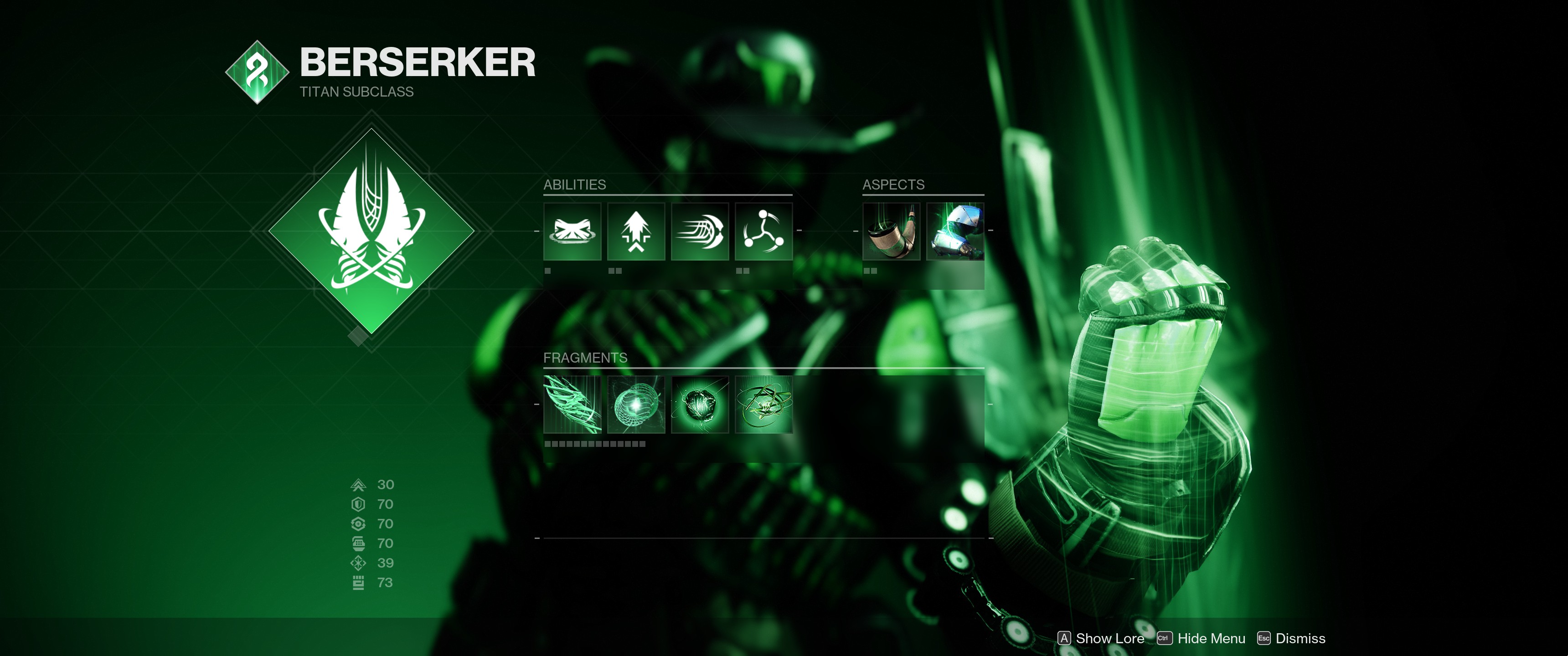Image resolution: width=1568 pixels, height=656 pixels.
Task: Open the three-node grenade ability slot
Action: click(763, 231)
